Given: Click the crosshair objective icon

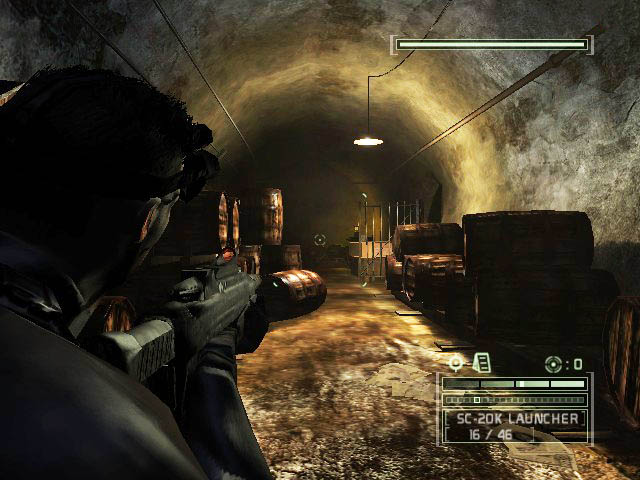Looking at the screenshot, I should 457,363.
